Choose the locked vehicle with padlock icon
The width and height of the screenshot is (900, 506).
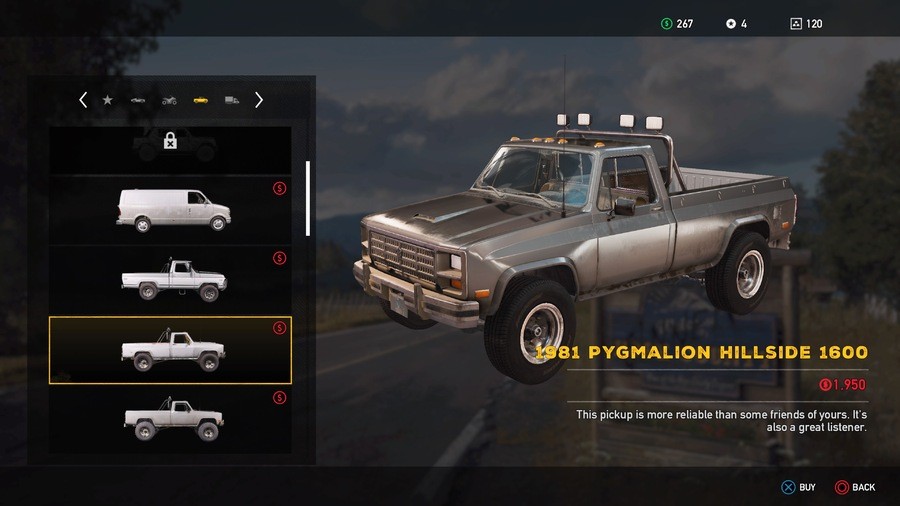point(170,146)
